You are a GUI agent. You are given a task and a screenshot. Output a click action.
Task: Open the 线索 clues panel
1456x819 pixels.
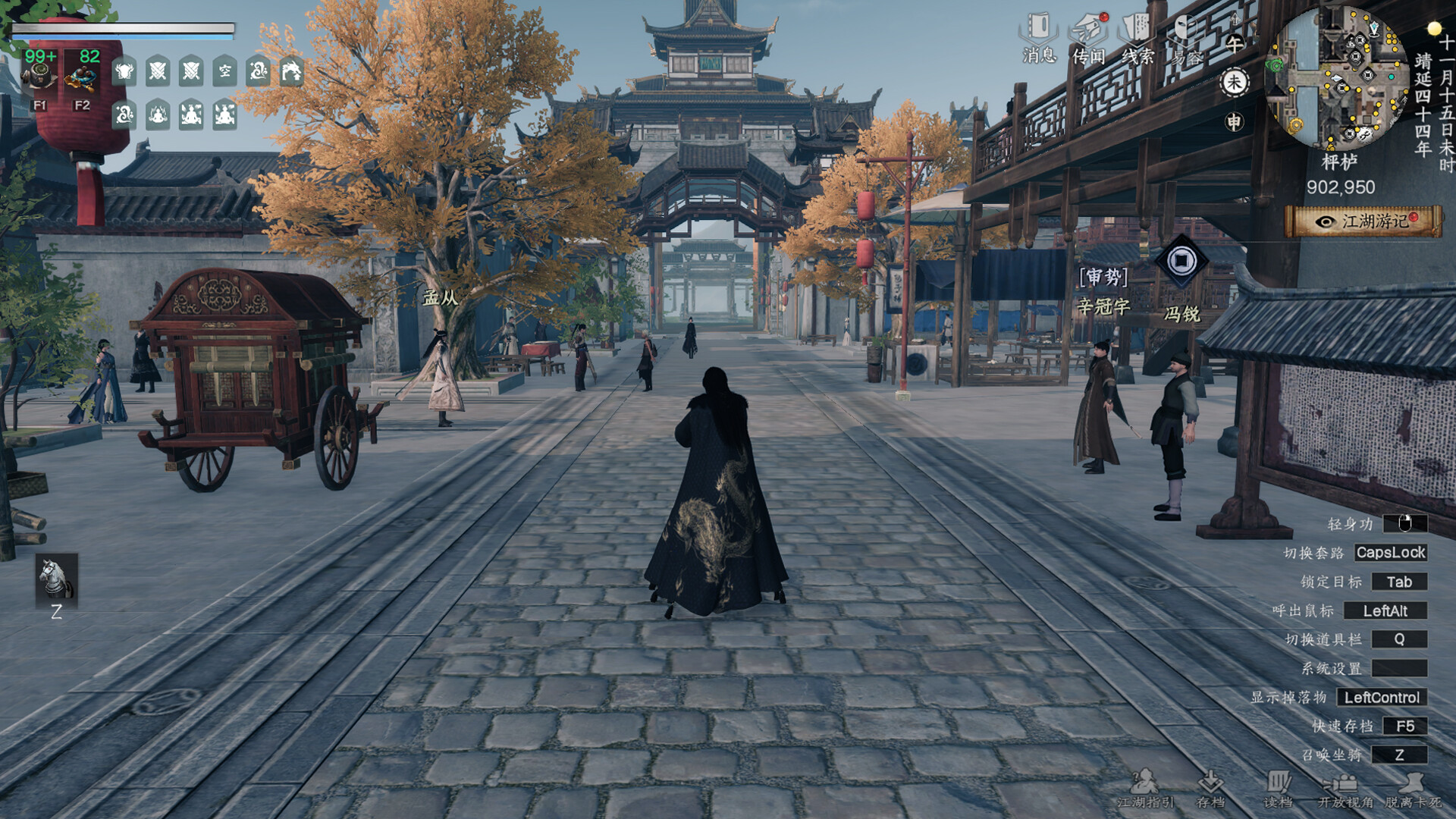click(x=1137, y=38)
